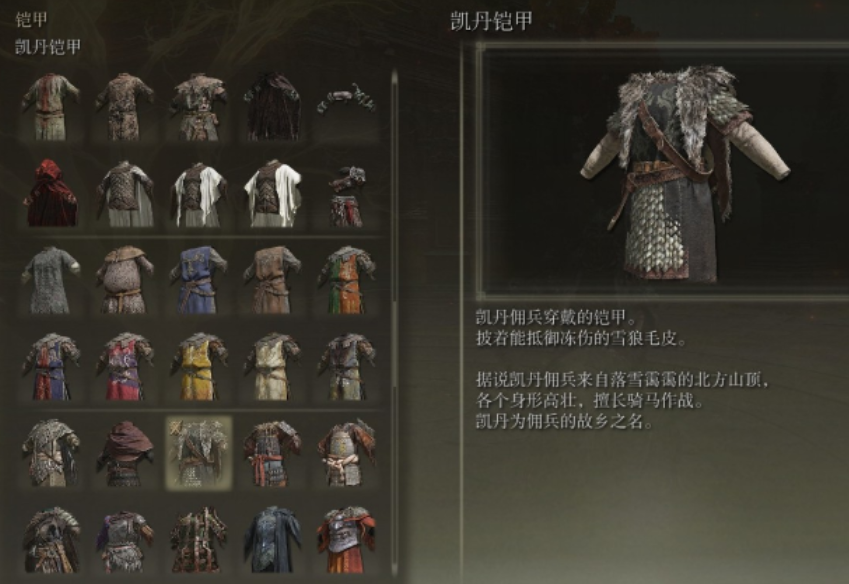Pick the red and blue split surcoat armor
849x584 pixels.
(x=51, y=366)
